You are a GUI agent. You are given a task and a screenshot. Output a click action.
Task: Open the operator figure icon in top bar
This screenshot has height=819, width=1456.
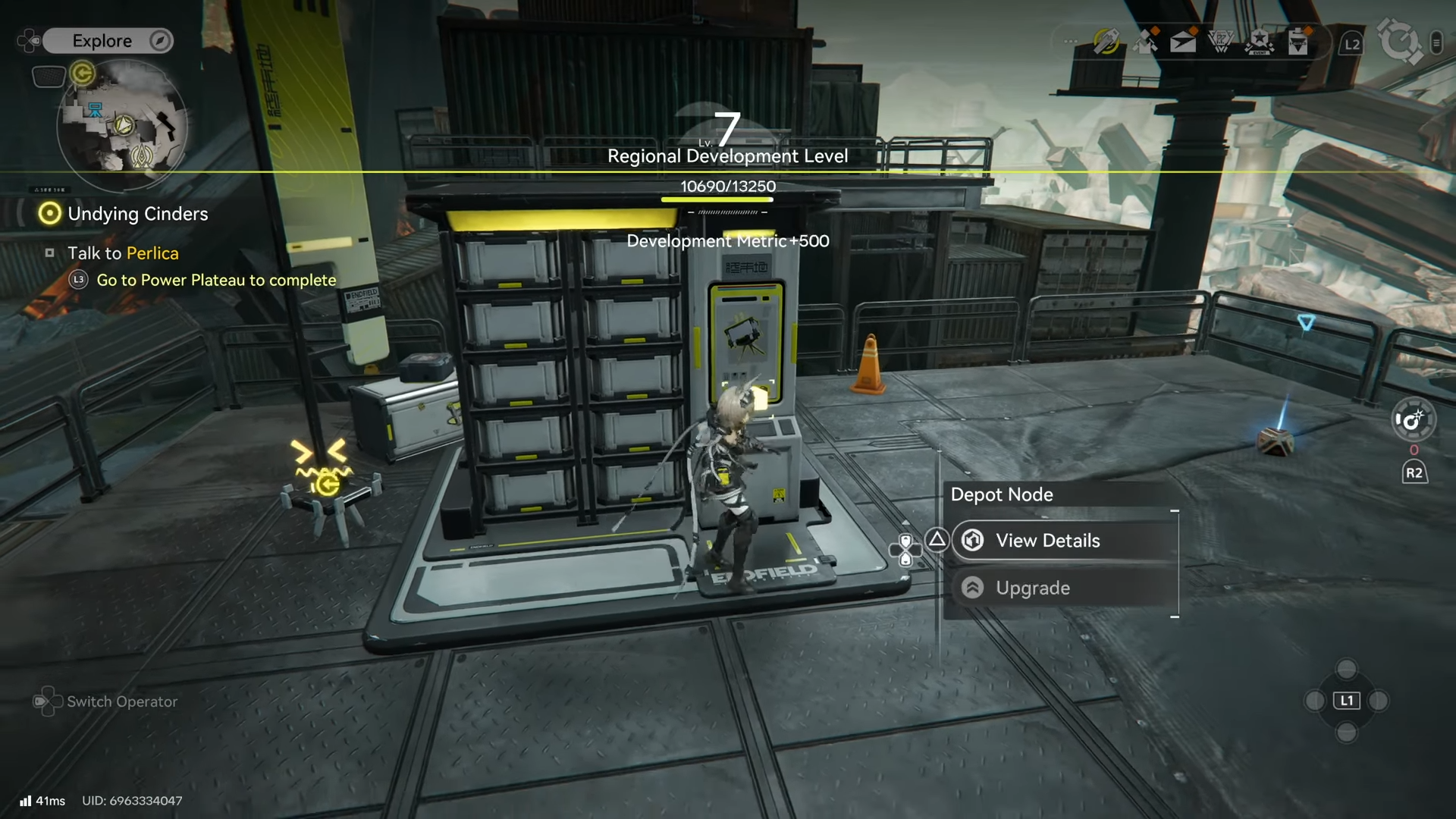click(1145, 42)
